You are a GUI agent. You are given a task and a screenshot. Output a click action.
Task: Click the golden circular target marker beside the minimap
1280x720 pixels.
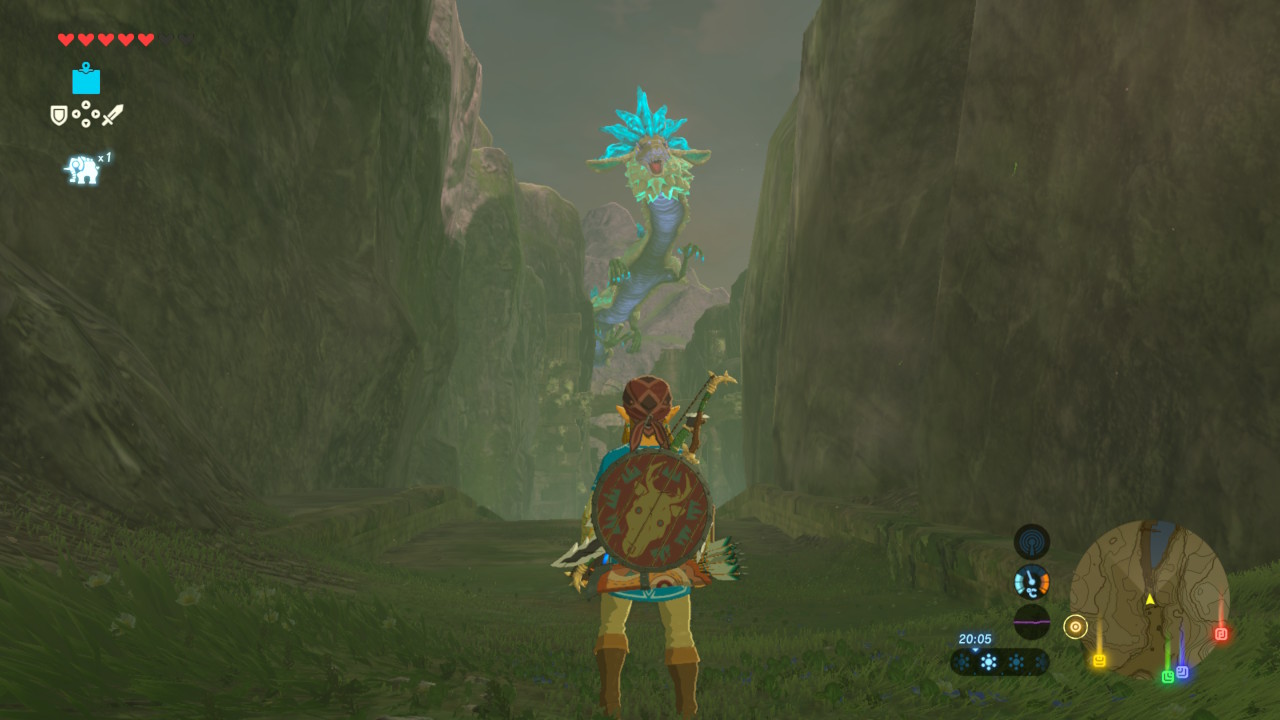coord(1075,627)
